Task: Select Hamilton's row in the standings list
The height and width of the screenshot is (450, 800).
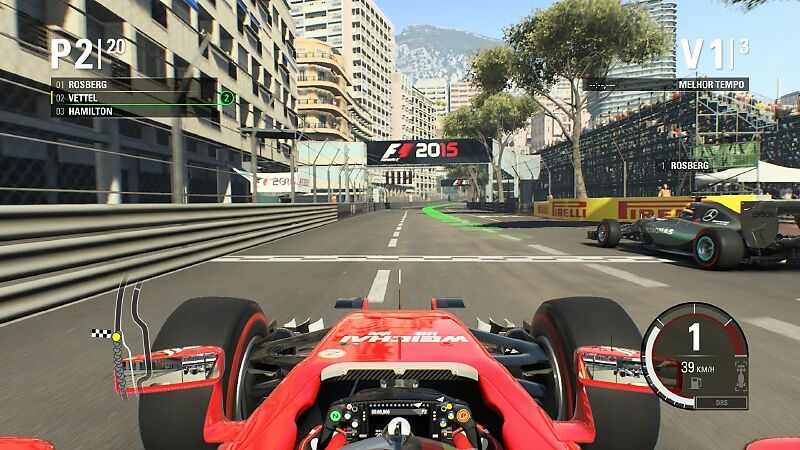Action: click(x=130, y=111)
